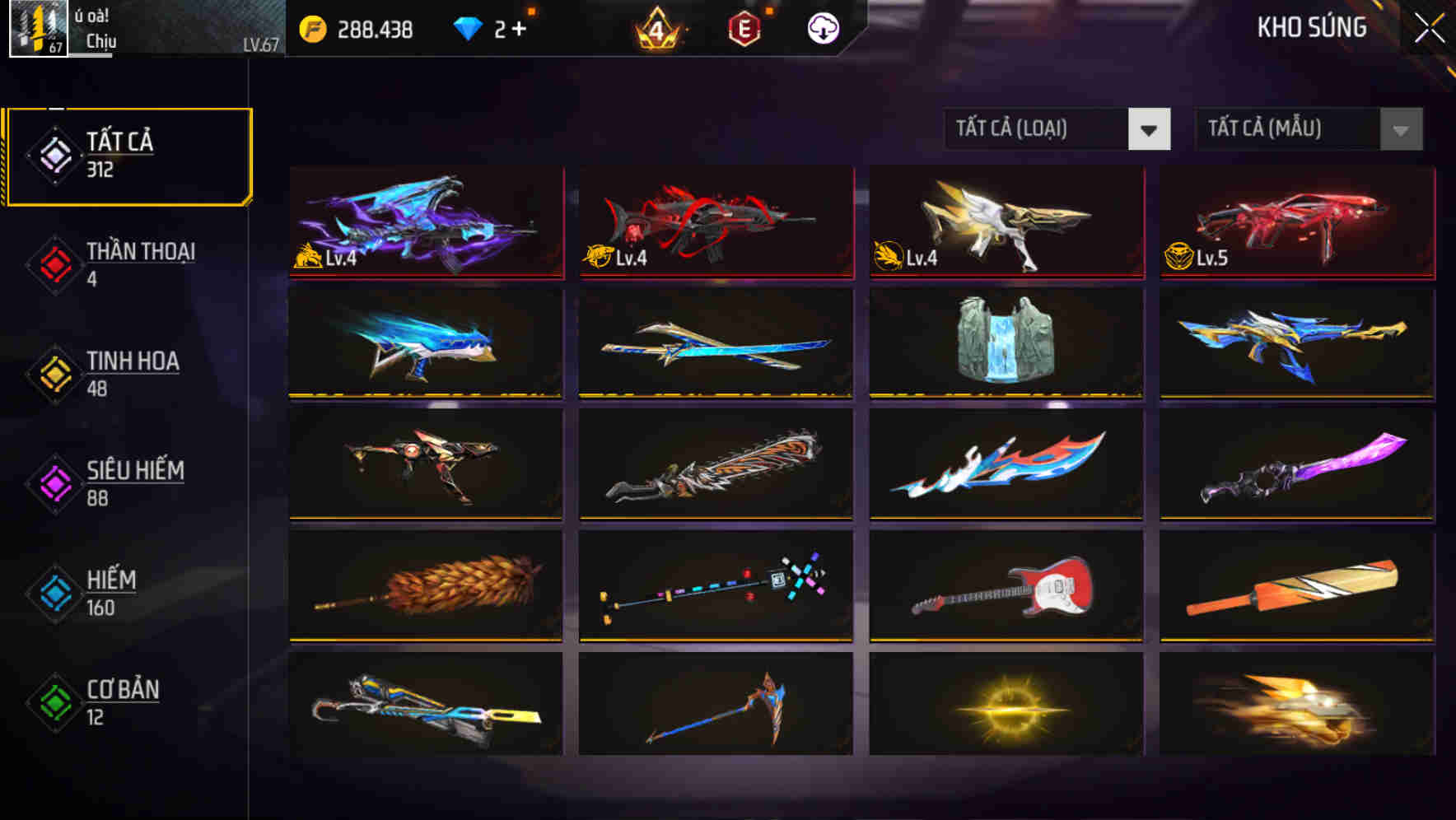The image size is (1456, 820).
Task: Click the diamond balance icon
Action: coord(469,27)
